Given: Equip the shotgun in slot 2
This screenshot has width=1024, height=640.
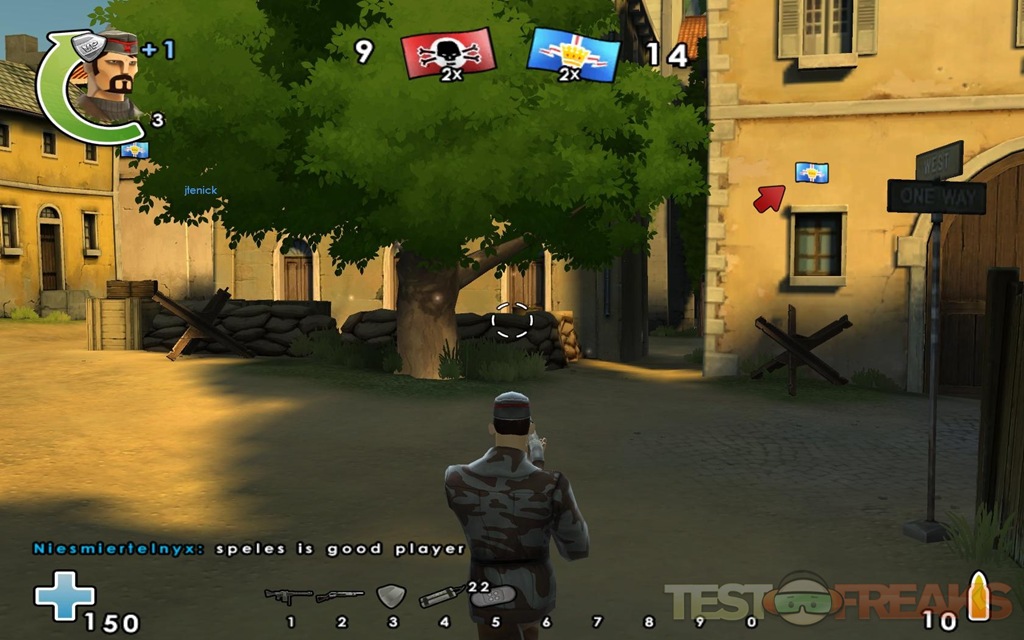Looking at the screenshot, I should click(x=340, y=597).
